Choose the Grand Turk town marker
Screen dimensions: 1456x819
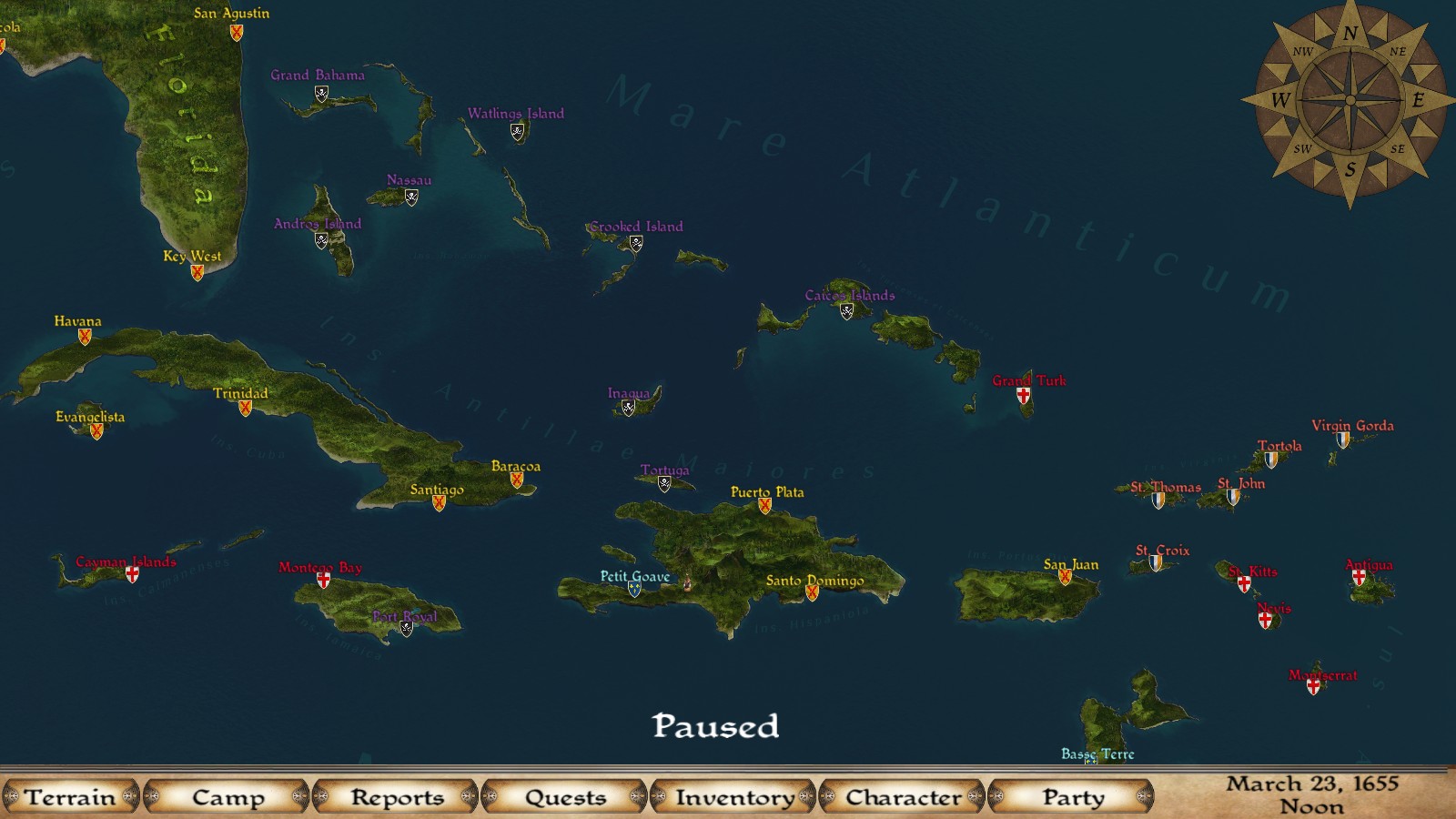[x=1024, y=396]
